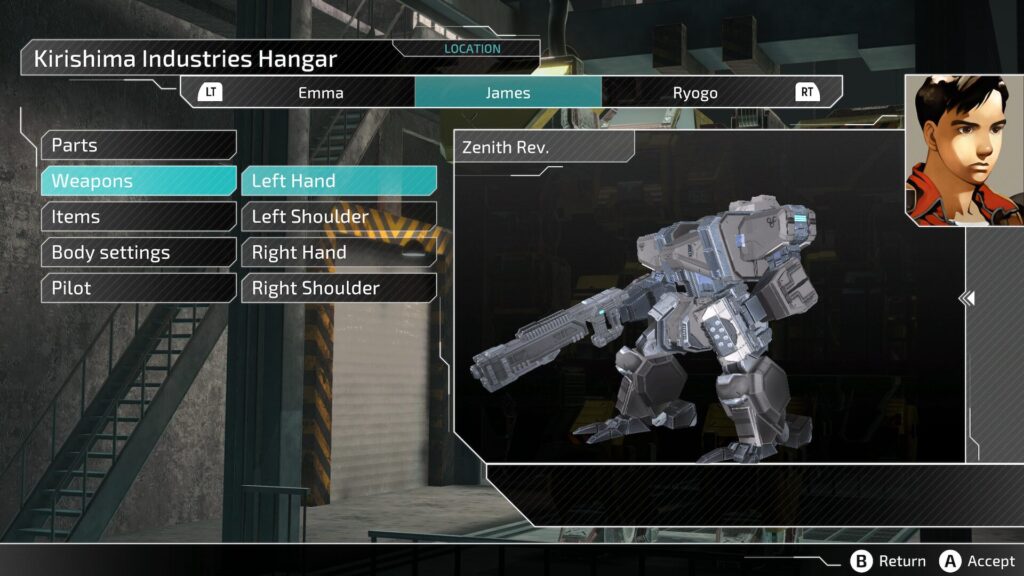Image resolution: width=1024 pixels, height=576 pixels.
Task: Expand the side panel with the arrow
Action: click(967, 298)
